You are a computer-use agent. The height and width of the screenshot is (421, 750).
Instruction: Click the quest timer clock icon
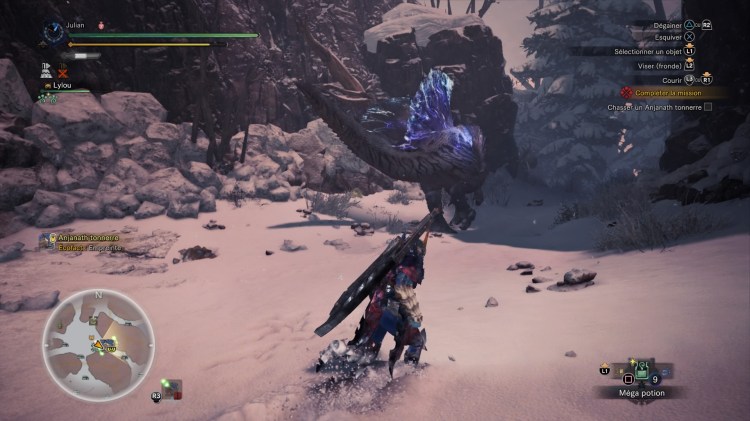tap(54, 32)
